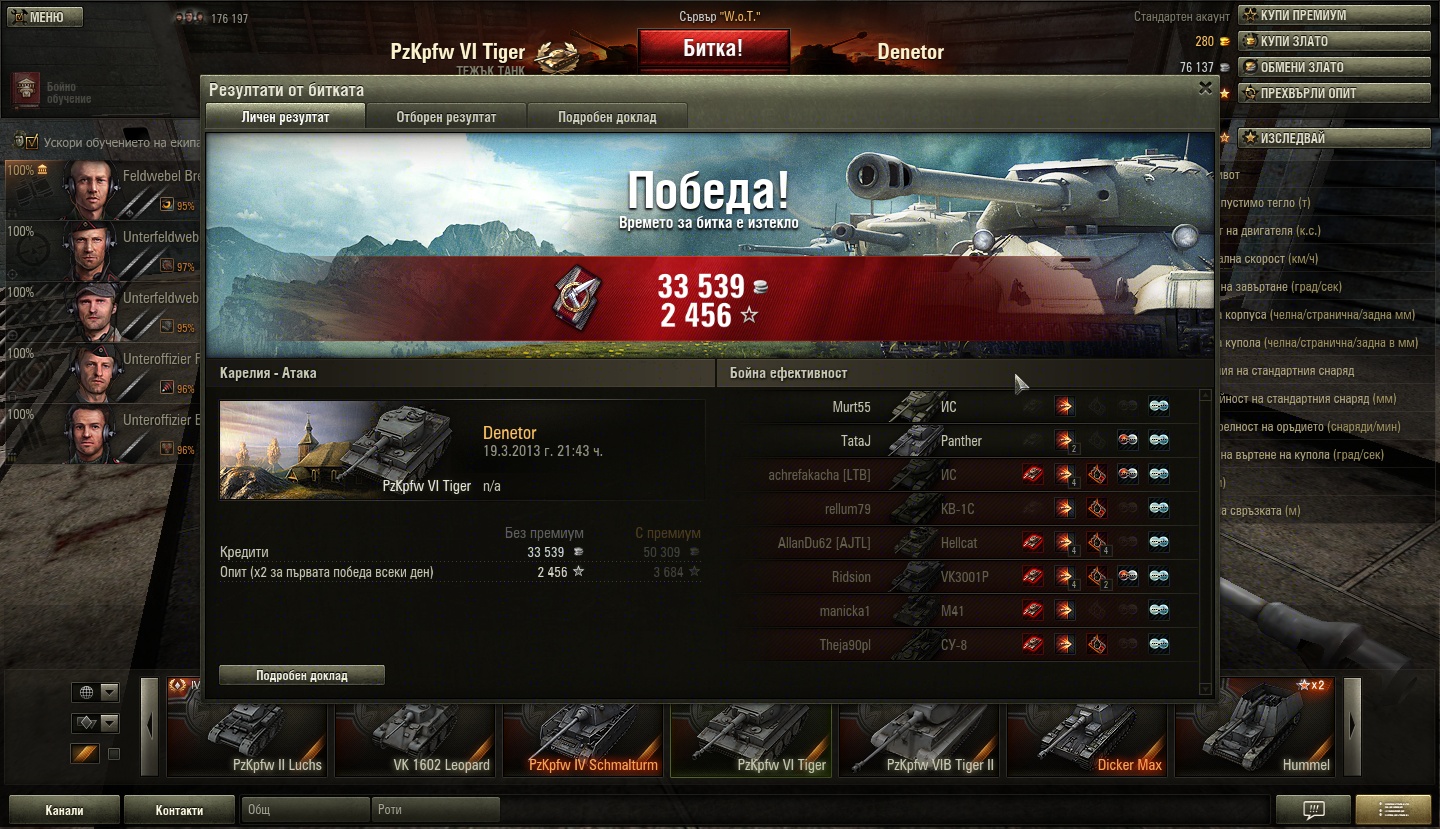Open the Подробен доклад tab
Image resolution: width=1440 pixels, height=829 pixels.
click(607, 117)
